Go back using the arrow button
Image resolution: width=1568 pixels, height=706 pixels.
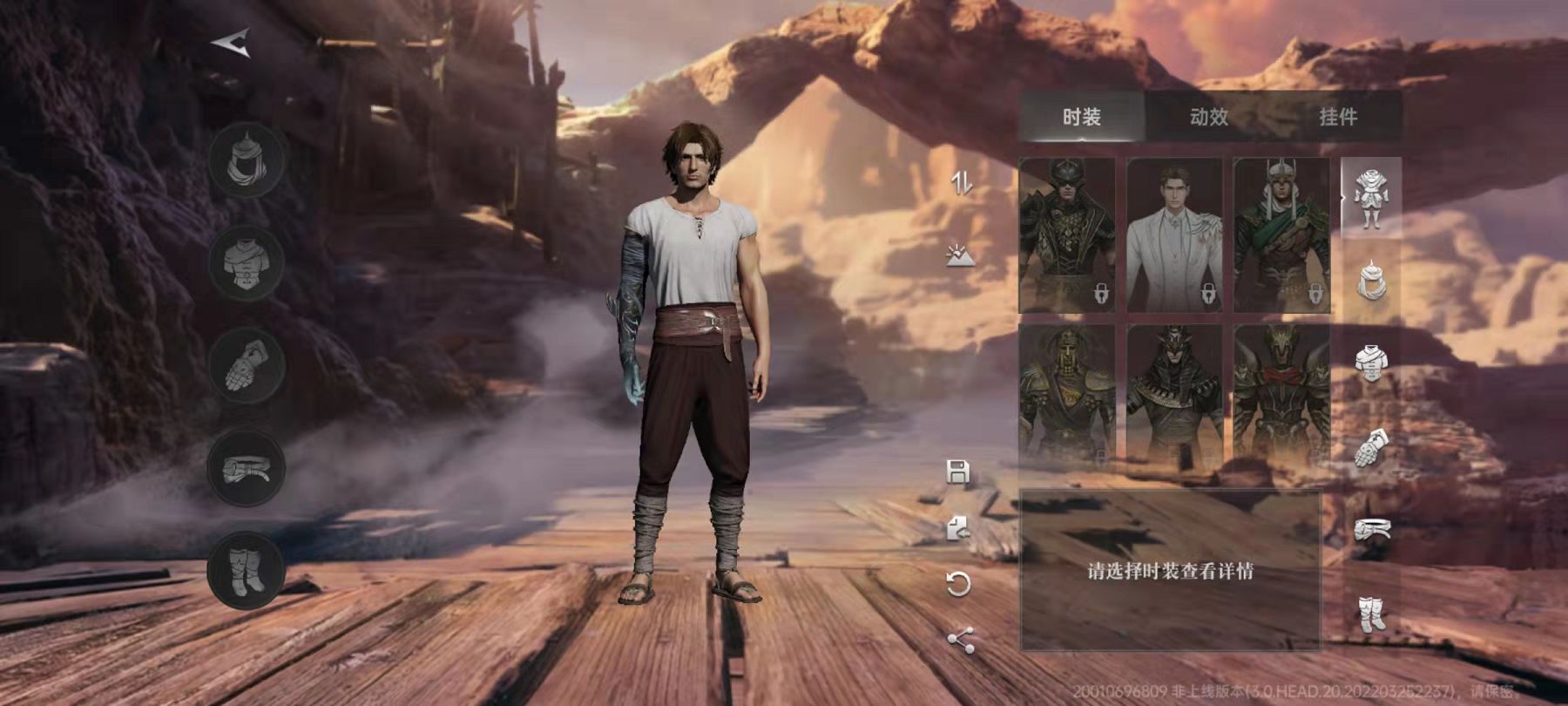coord(232,43)
